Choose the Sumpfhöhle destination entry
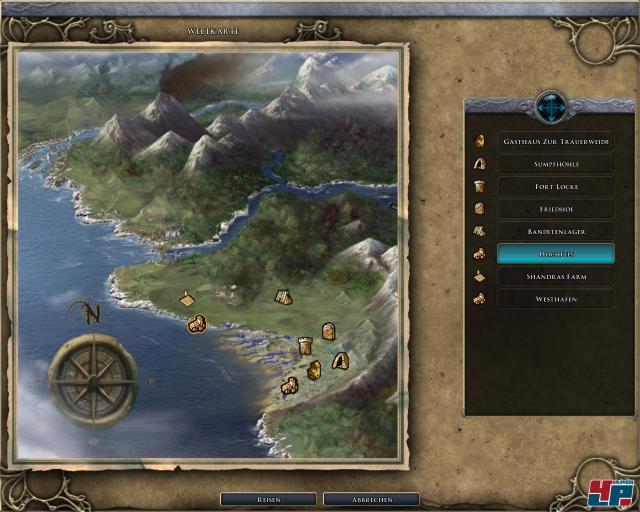This screenshot has width=640, height=512. [556, 164]
